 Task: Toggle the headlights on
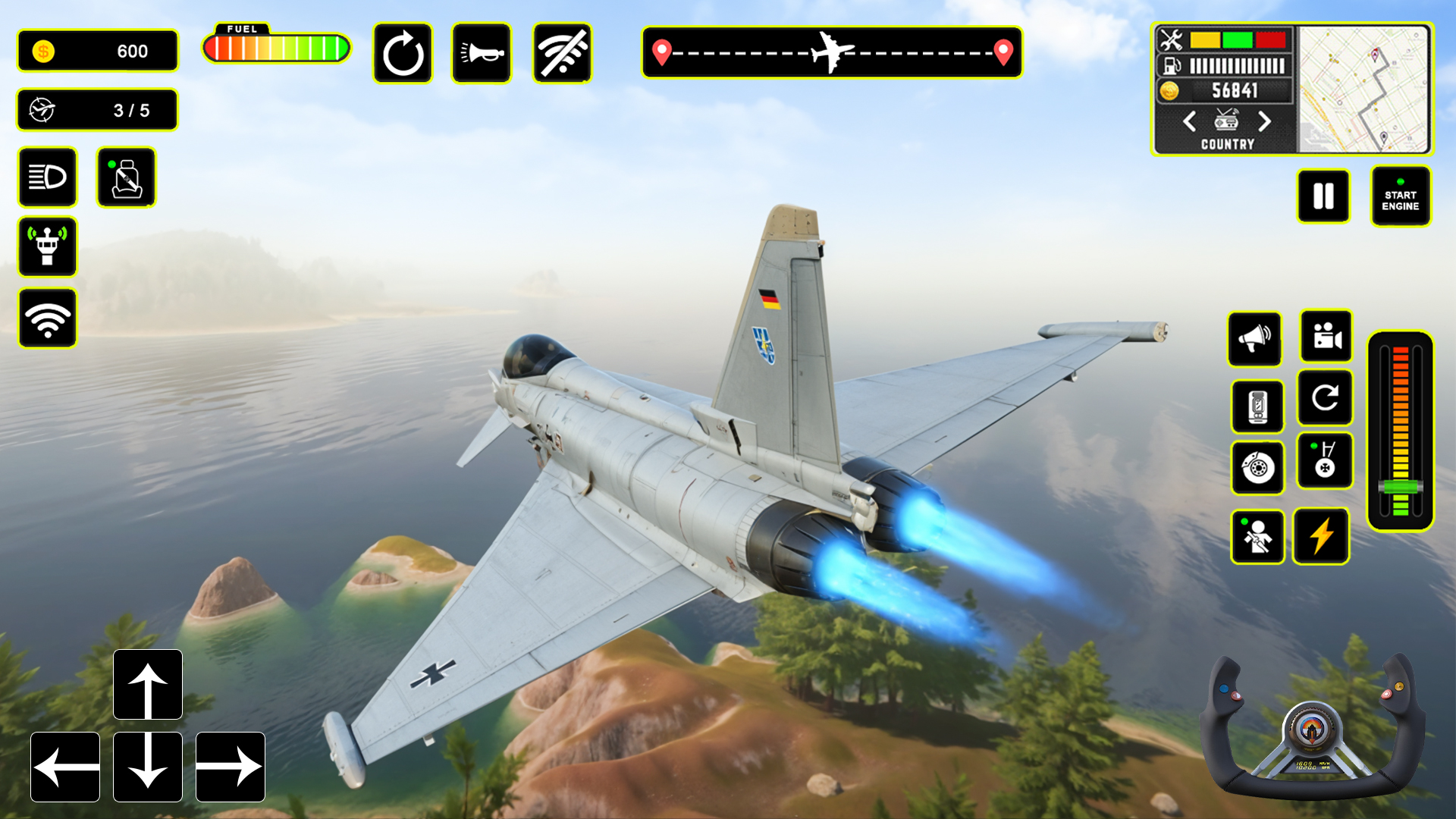click(x=47, y=178)
